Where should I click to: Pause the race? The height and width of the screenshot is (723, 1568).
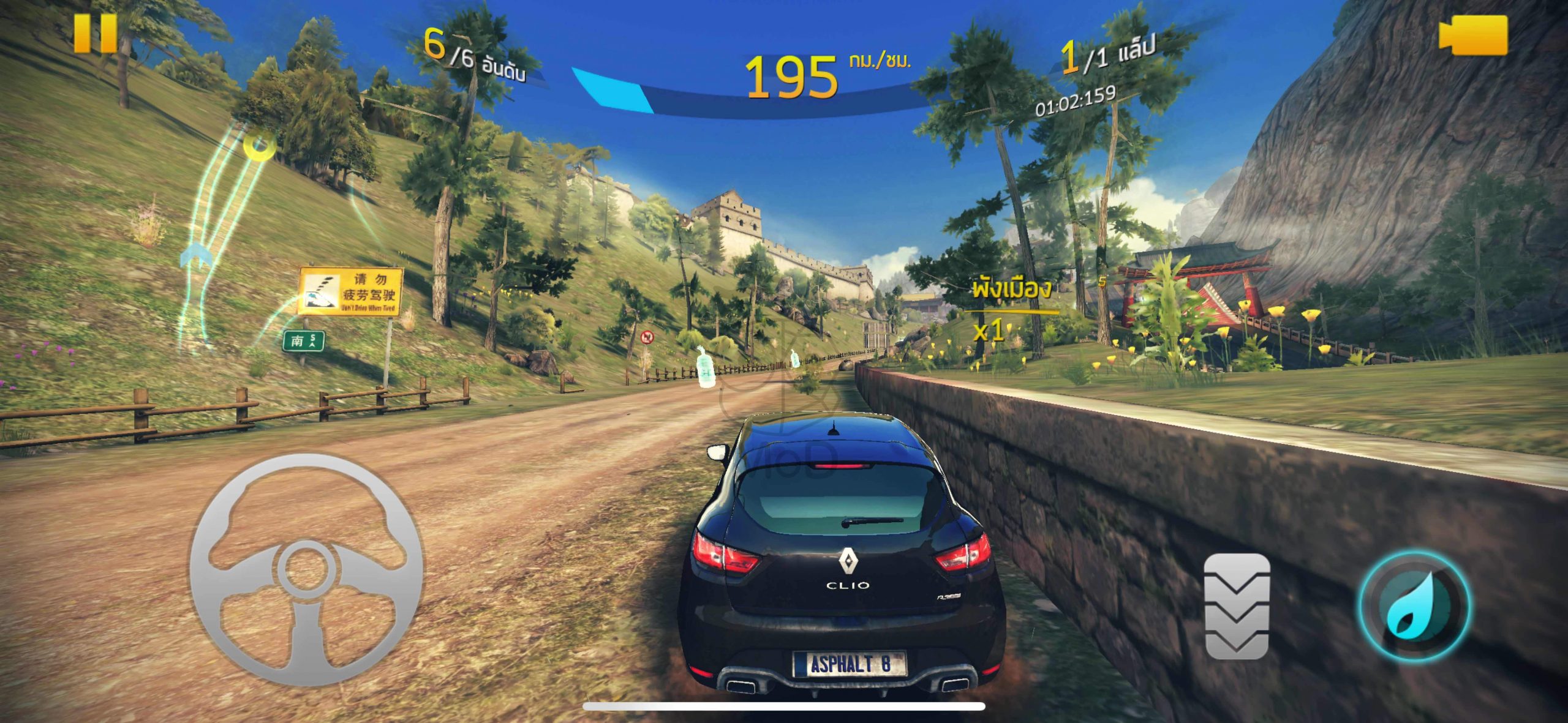(96, 33)
